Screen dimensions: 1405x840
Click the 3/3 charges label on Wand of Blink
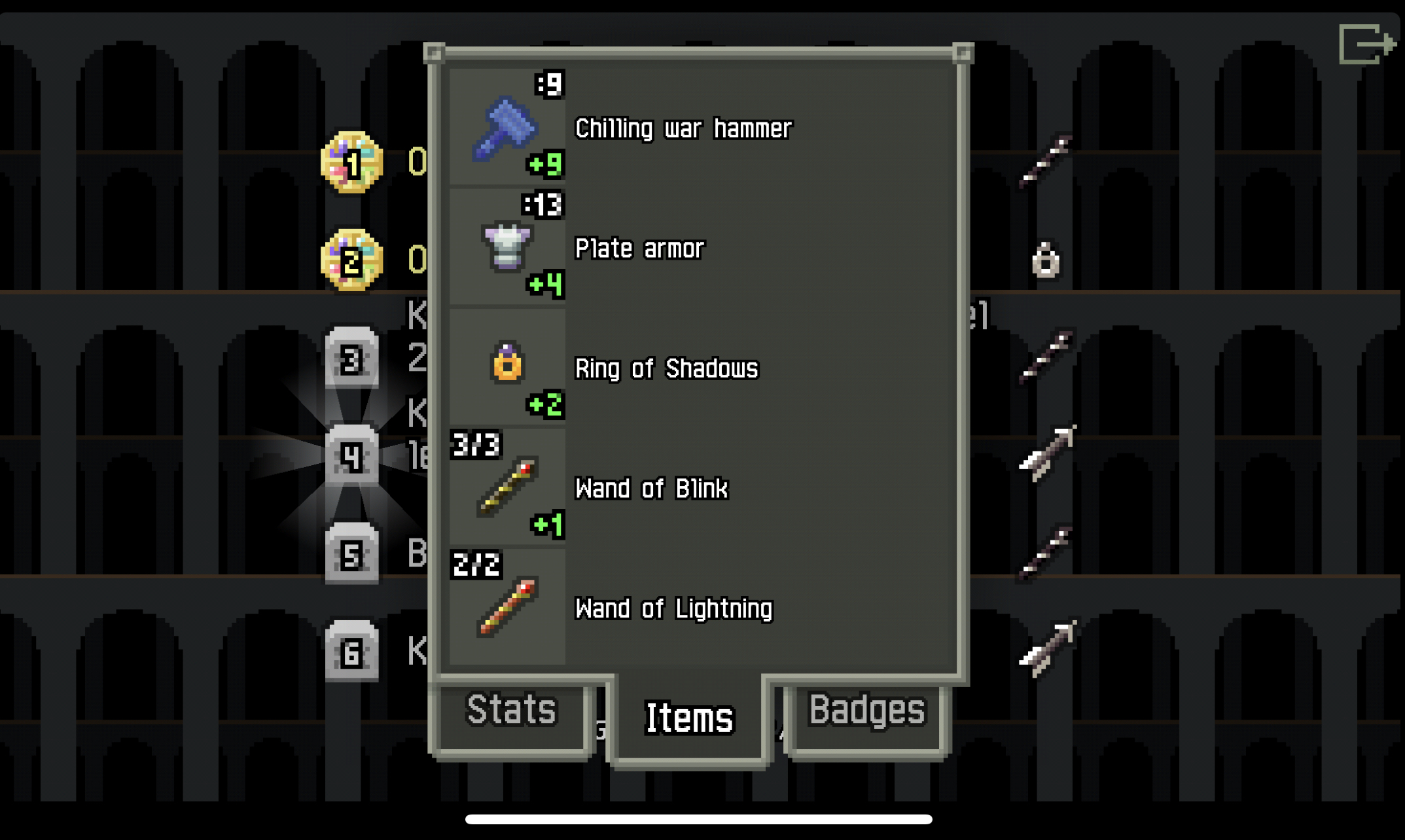pyautogui.click(x=475, y=445)
